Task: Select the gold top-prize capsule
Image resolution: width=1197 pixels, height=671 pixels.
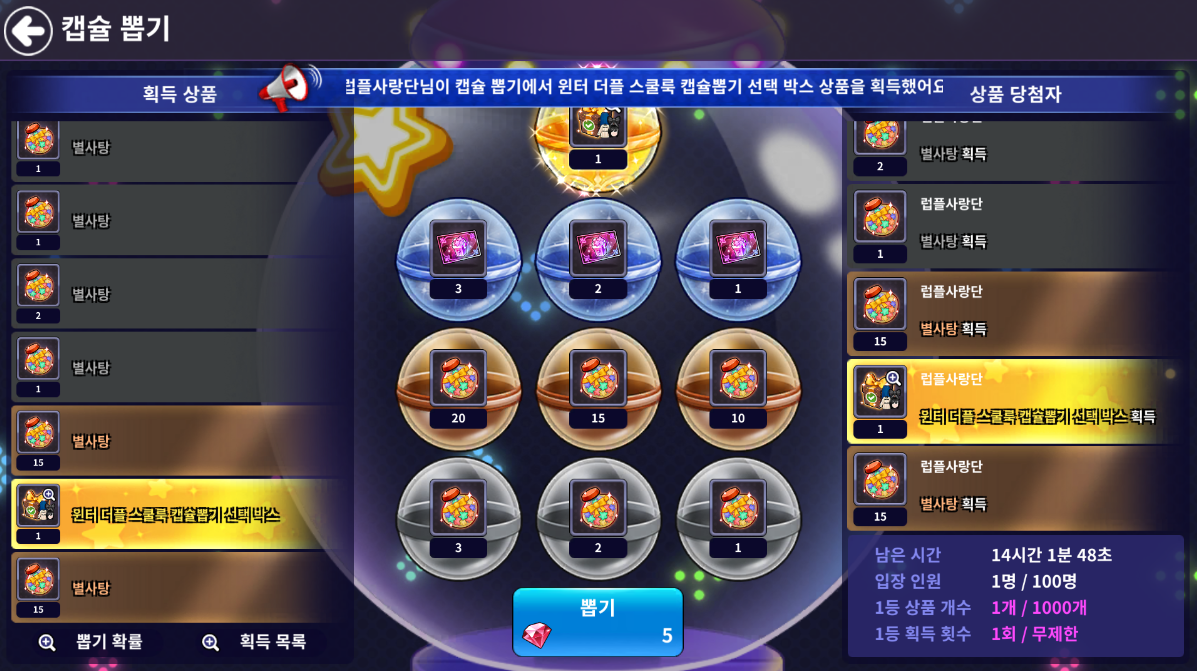Action: click(x=598, y=135)
